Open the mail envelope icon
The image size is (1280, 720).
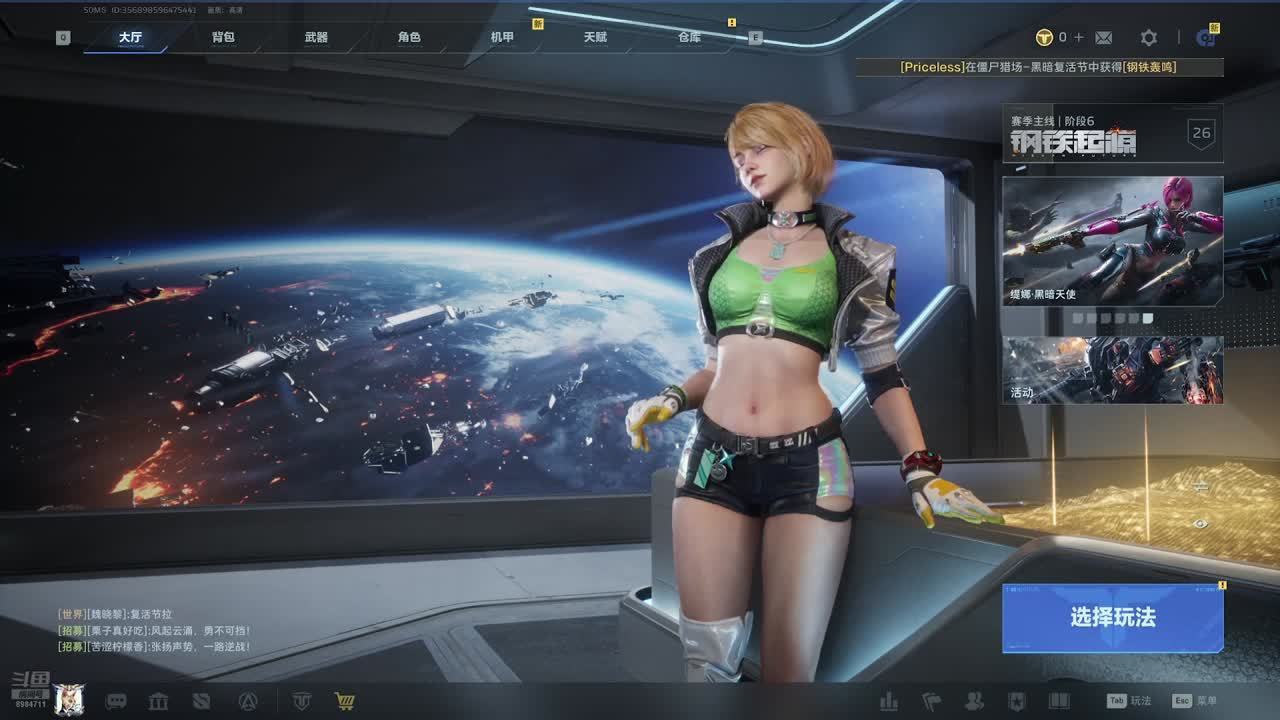click(x=1104, y=38)
